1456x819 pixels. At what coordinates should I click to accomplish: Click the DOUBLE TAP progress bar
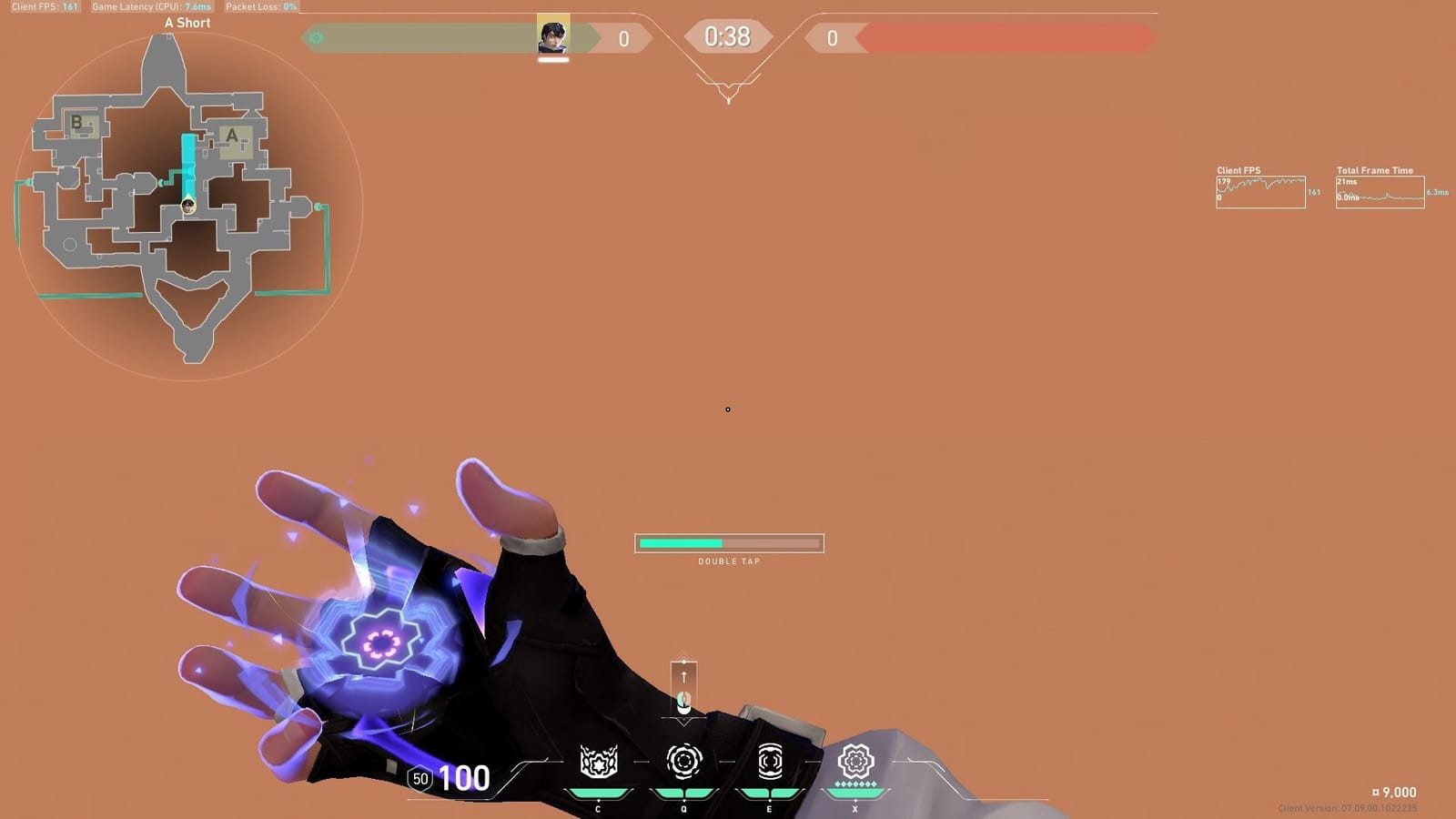click(728, 543)
